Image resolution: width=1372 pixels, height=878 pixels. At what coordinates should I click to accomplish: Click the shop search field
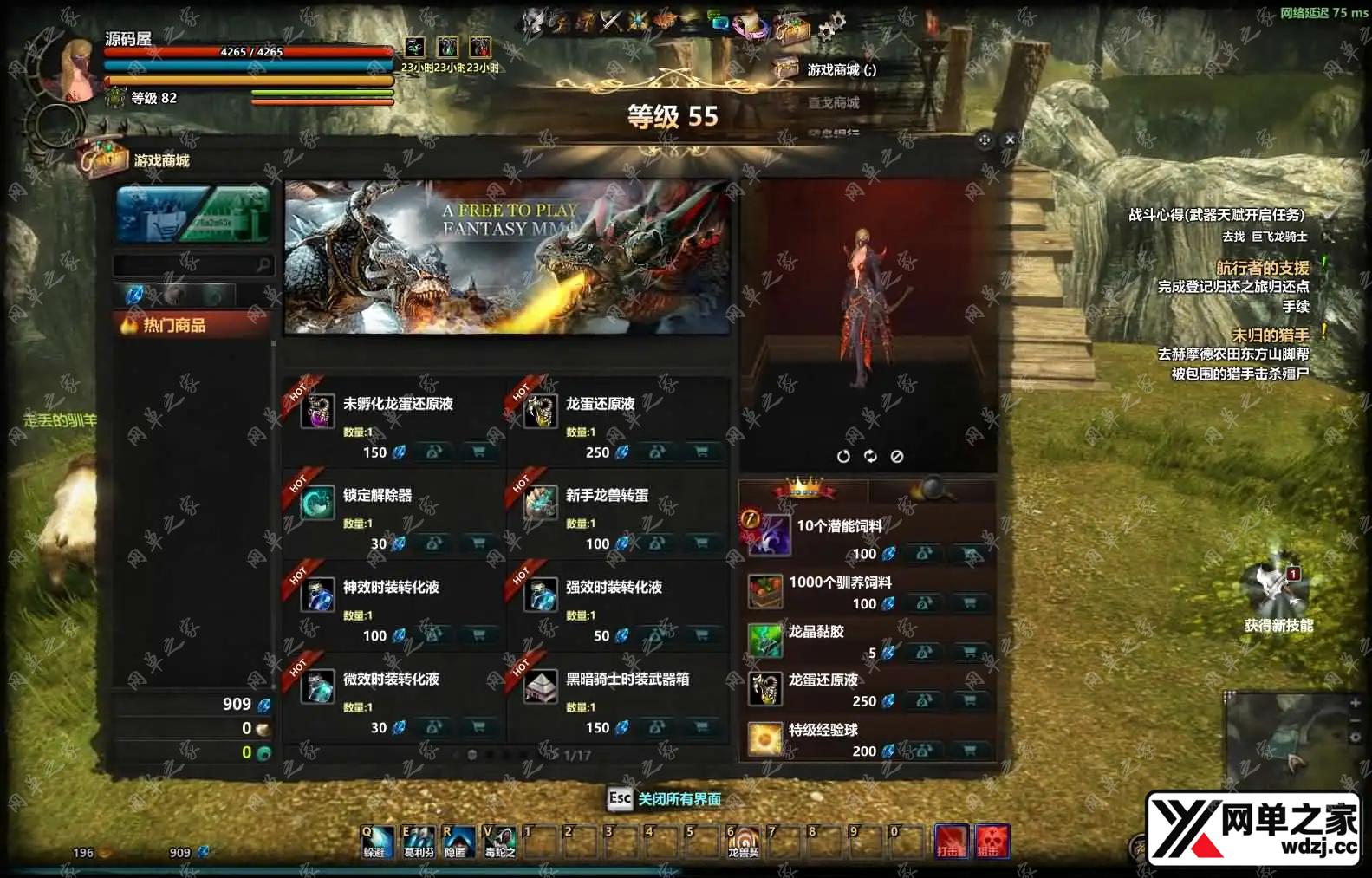click(x=185, y=264)
